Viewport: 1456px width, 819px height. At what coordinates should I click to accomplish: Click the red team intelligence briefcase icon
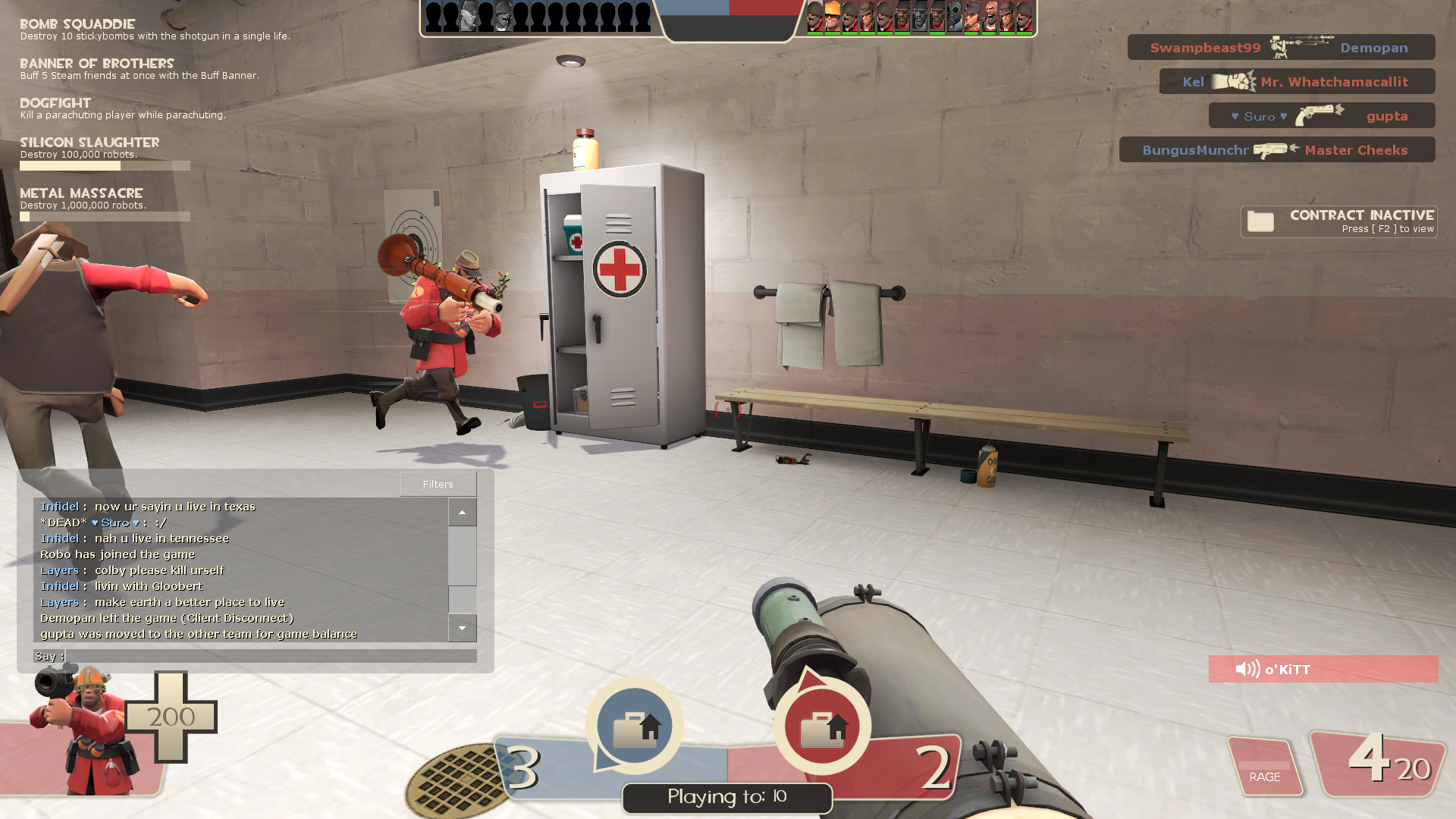pos(822,726)
